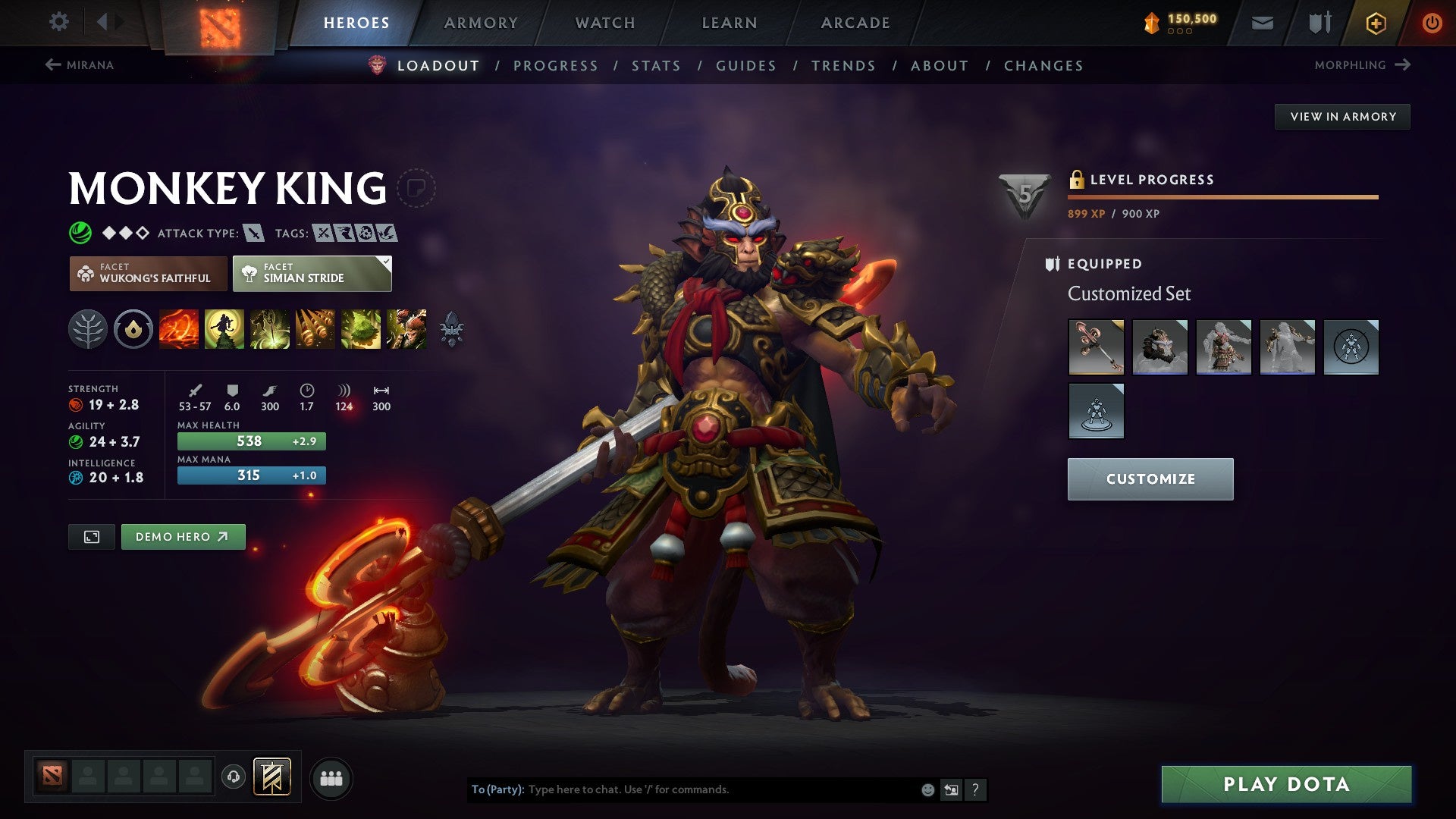Image resolution: width=1456 pixels, height=819 pixels.
Task: Open the Simian Stride facet dropdown arrow
Action: coord(385,262)
